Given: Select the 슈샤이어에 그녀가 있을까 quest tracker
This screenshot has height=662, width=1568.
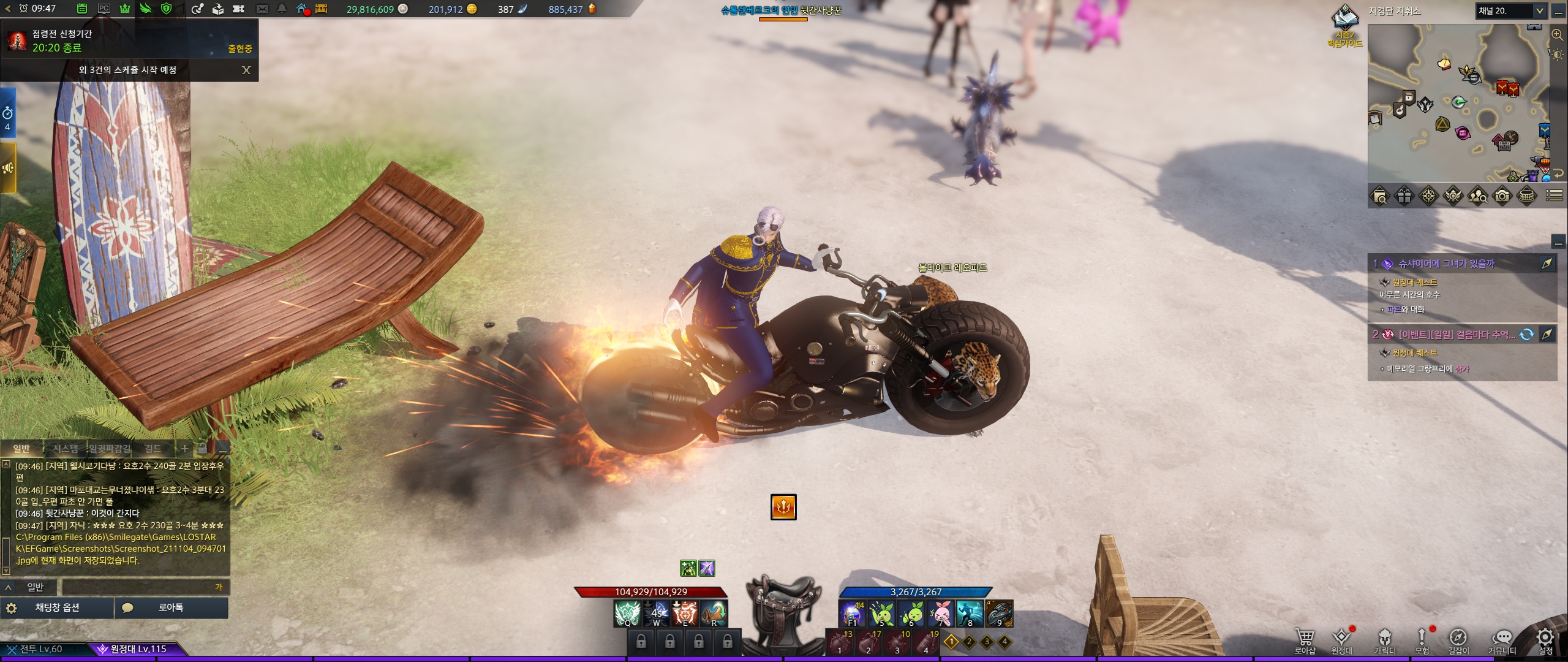Looking at the screenshot, I should (1446, 264).
